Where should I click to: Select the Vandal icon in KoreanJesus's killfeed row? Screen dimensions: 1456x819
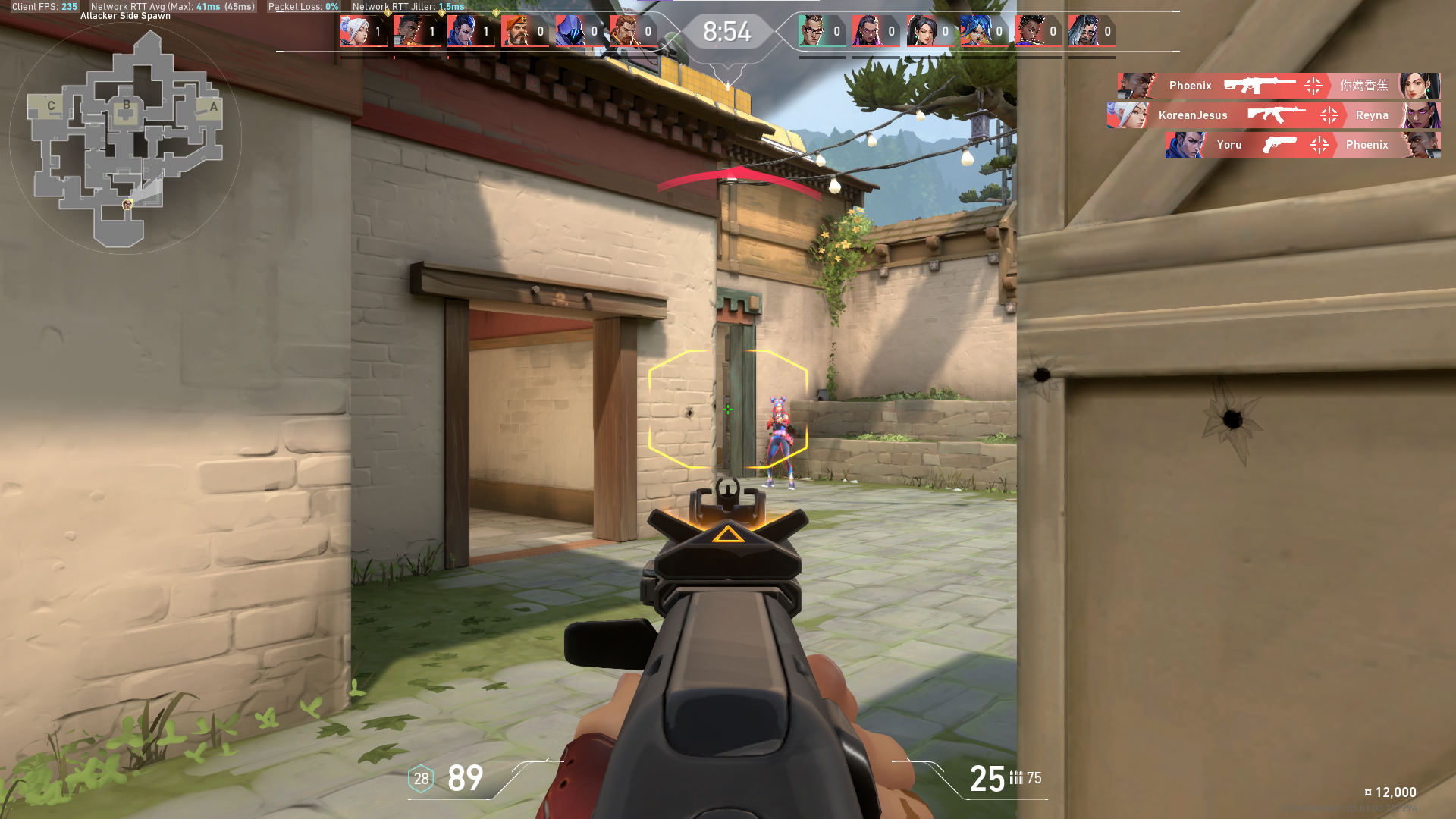click(1273, 115)
